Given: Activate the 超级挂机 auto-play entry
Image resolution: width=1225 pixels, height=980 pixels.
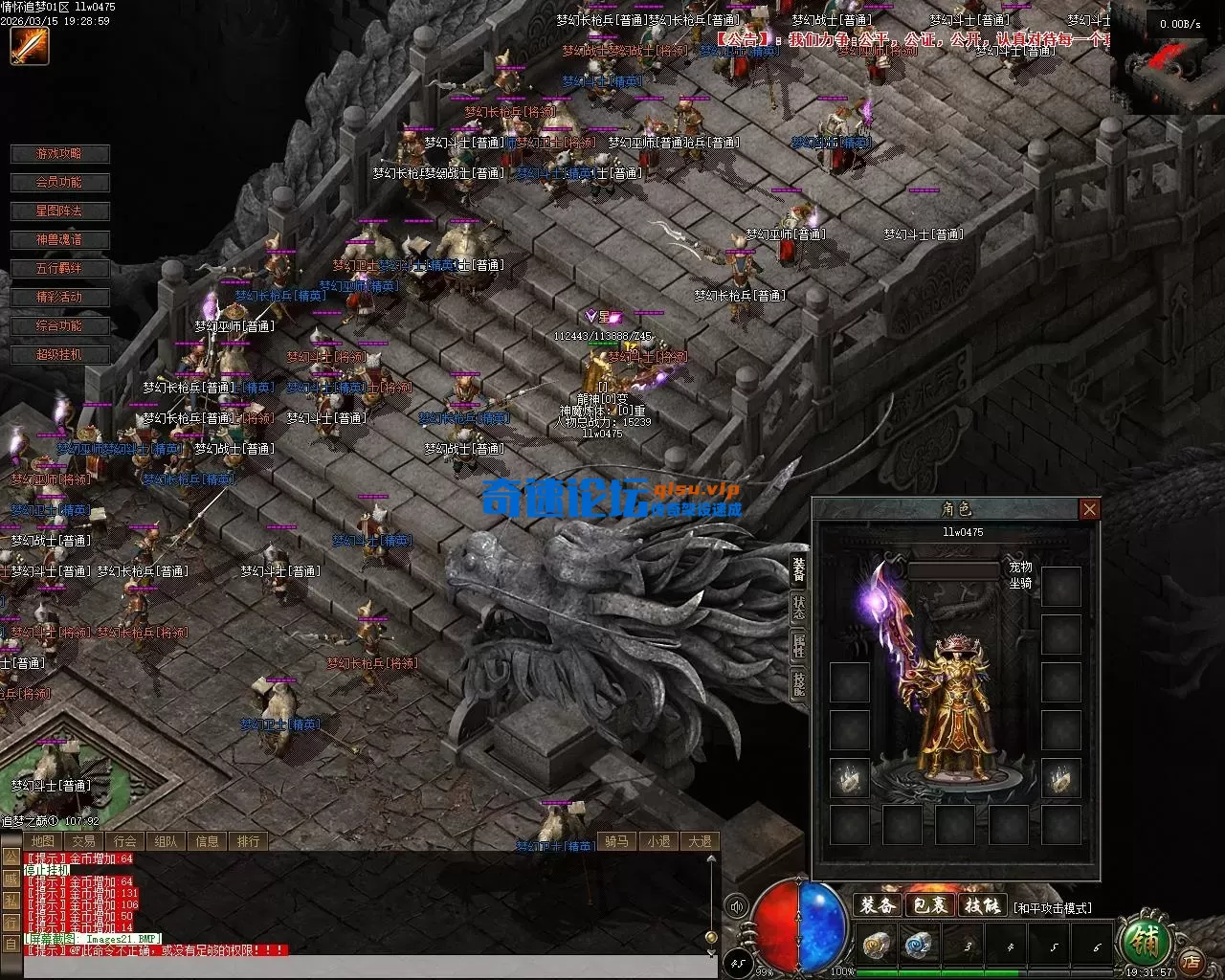Looking at the screenshot, I should point(59,355).
